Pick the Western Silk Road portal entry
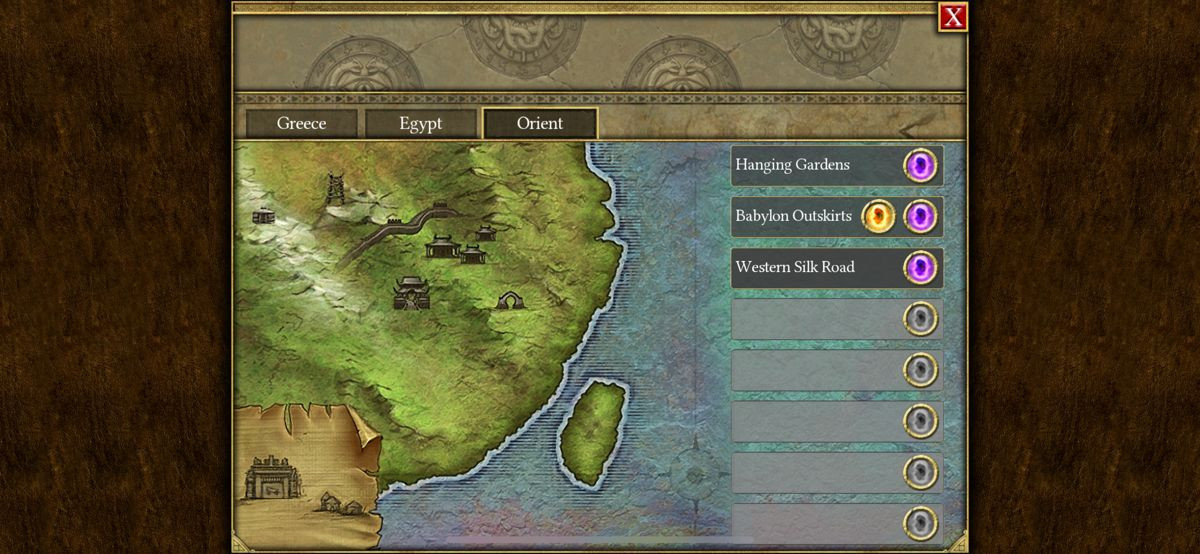This screenshot has width=1200, height=554. click(795, 267)
